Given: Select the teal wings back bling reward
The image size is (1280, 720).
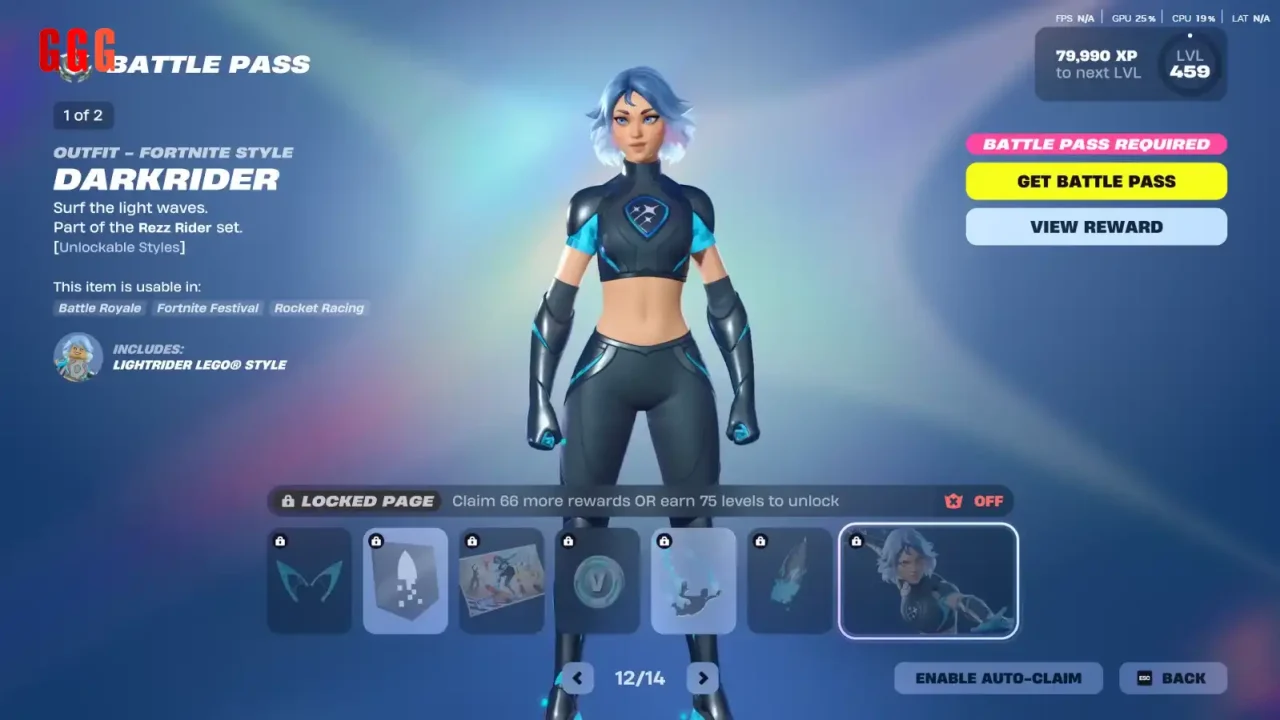Looking at the screenshot, I should point(310,581).
